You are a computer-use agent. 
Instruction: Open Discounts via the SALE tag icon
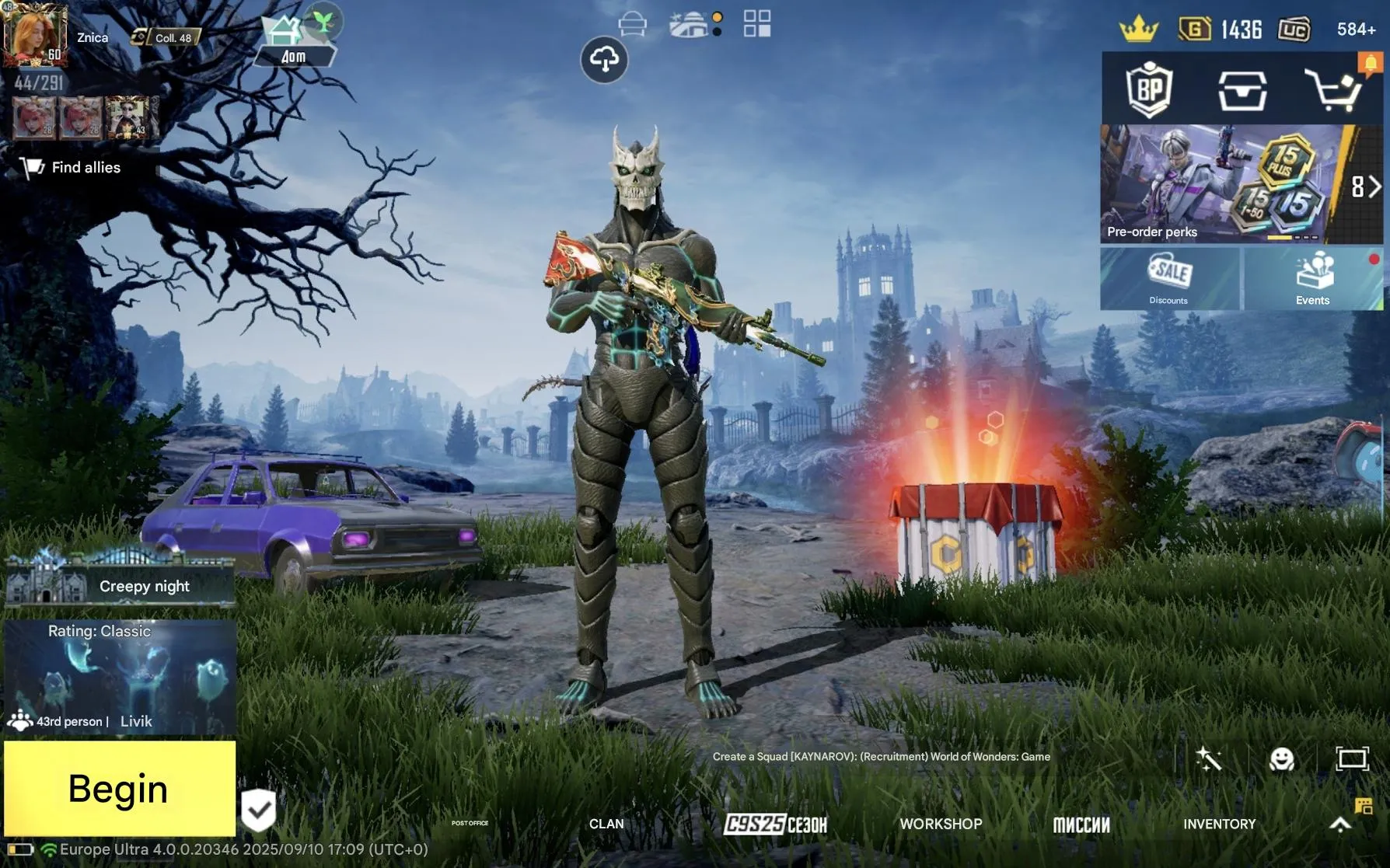coord(1168,272)
